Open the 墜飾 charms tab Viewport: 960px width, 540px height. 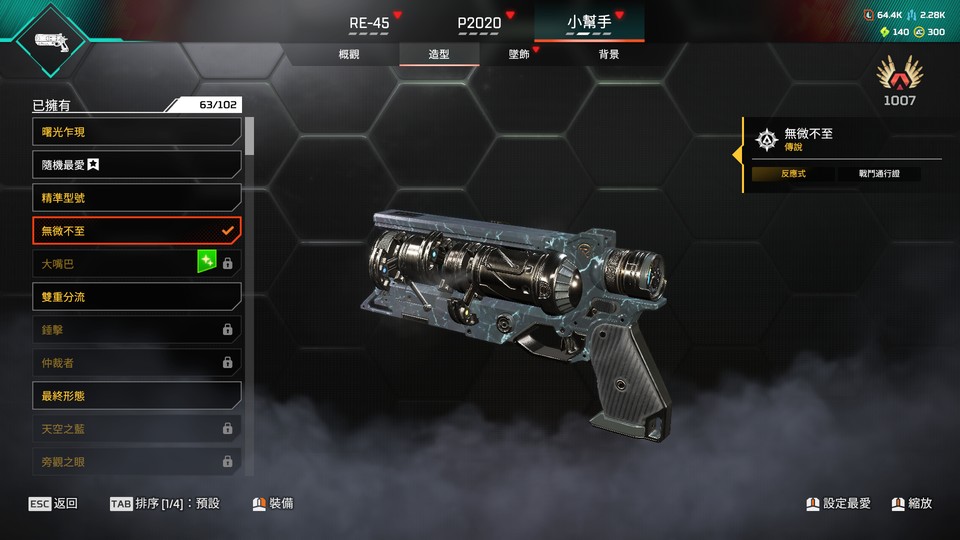519,55
